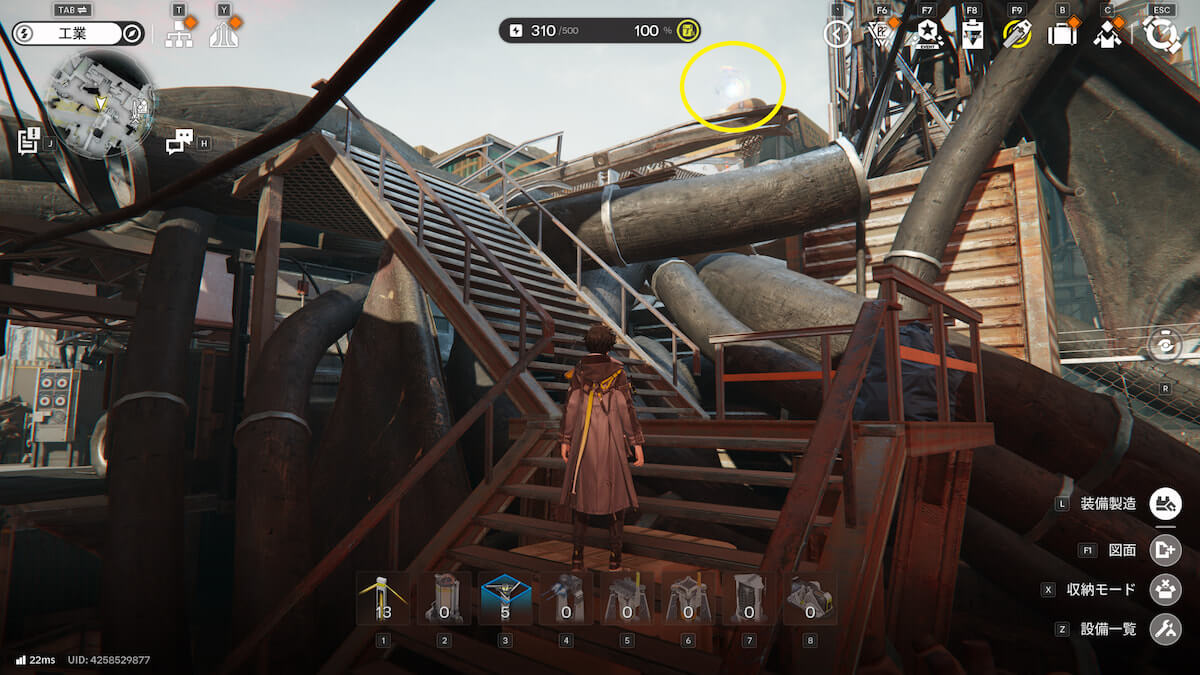The height and width of the screenshot is (675, 1200).
Task: Open the 図面 blueprint button
Action: (x=1165, y=549)
